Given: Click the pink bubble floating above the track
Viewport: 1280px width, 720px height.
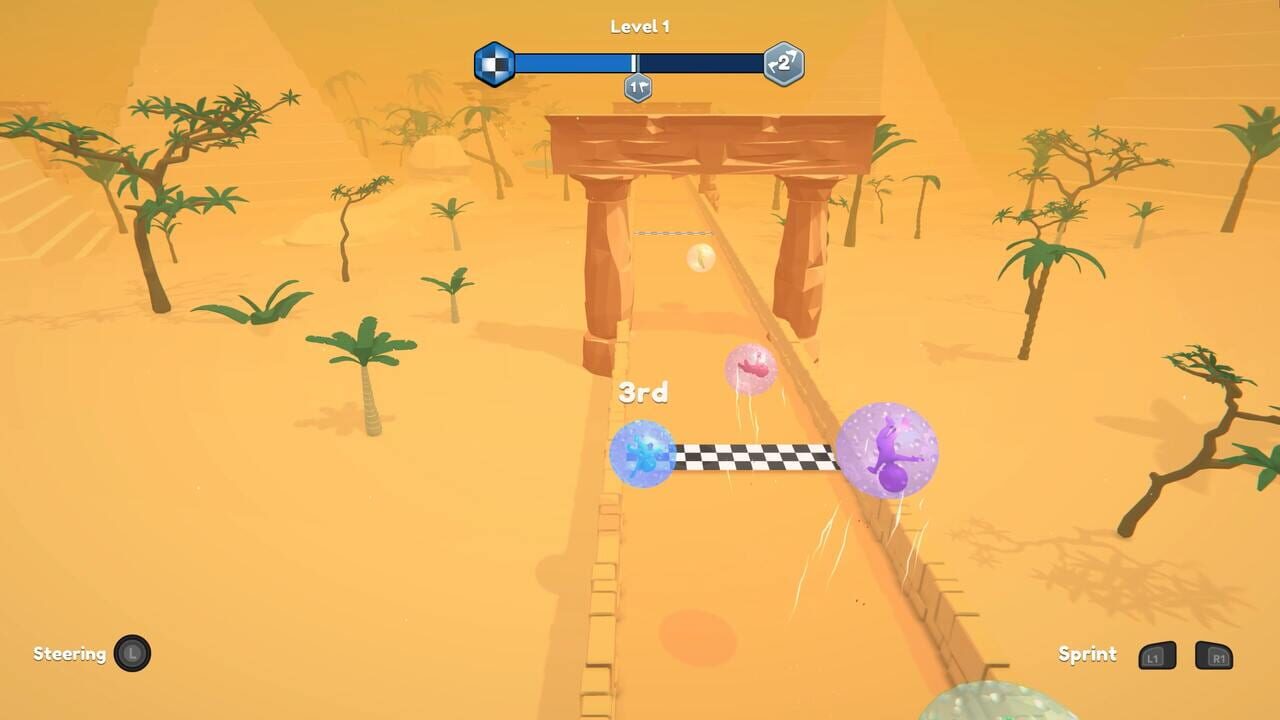Looking at the screenshot, I should click(748, 370).
